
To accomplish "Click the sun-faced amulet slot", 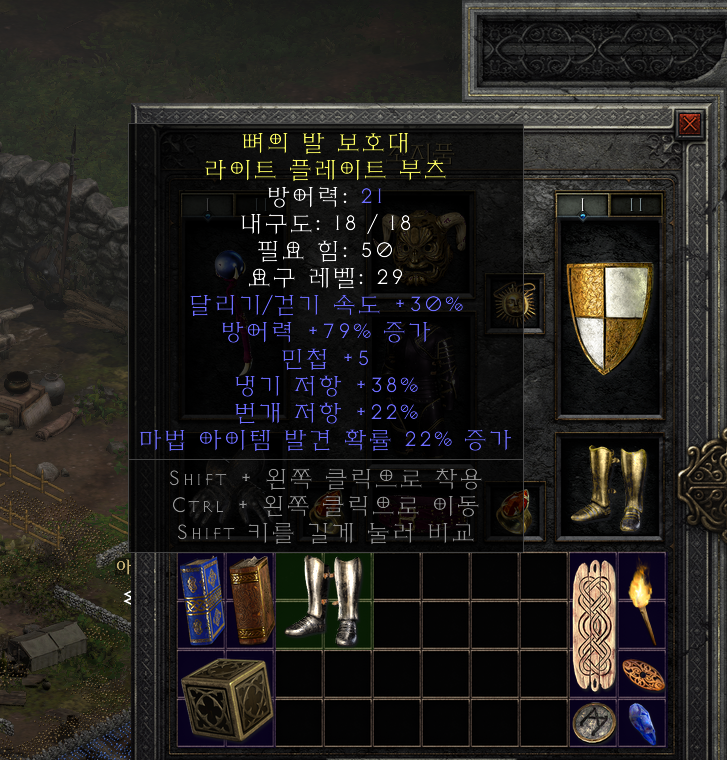I will point(514,303).
